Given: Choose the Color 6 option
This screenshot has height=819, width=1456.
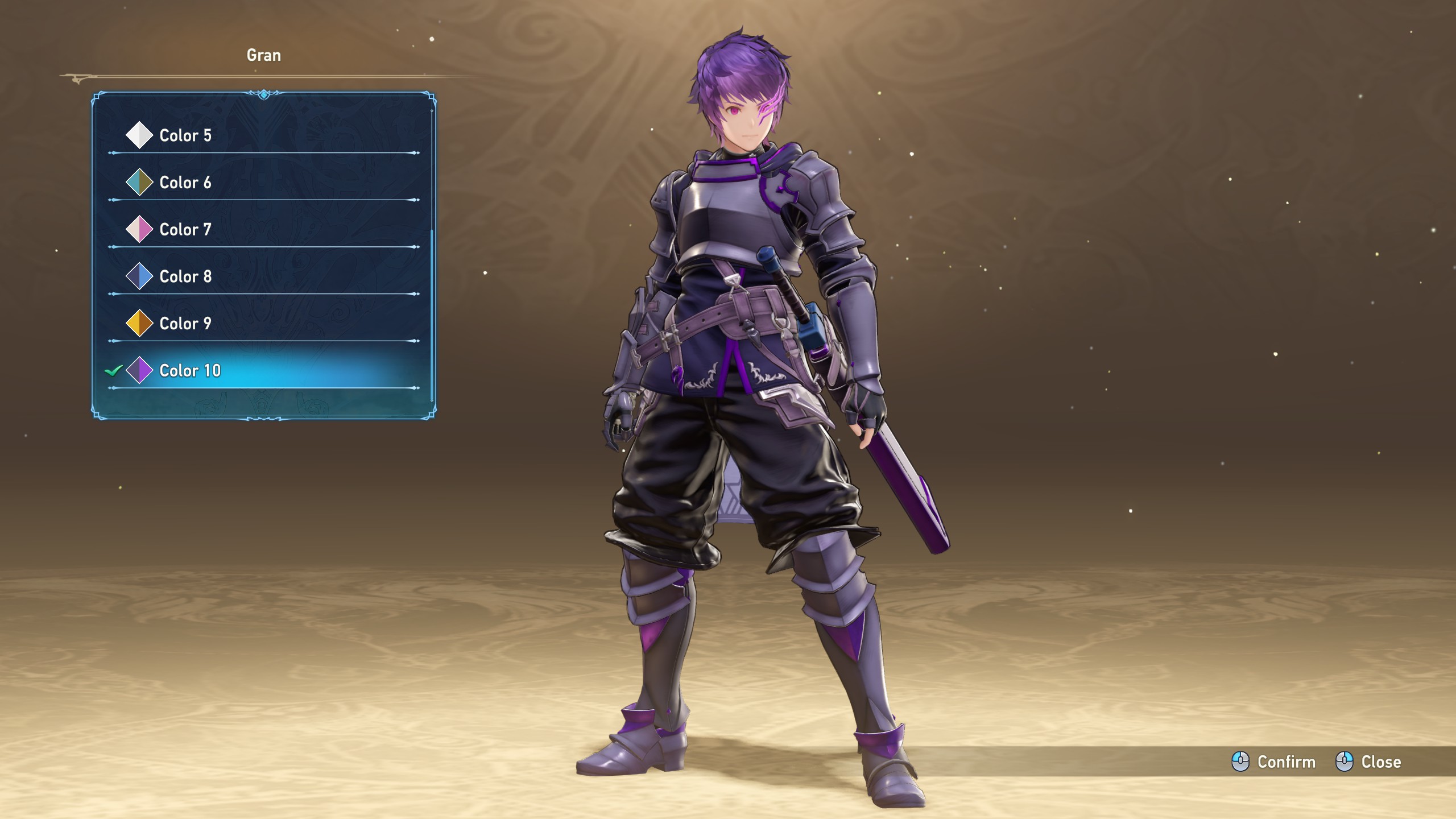Looking at the screenshot, I should pyautogui.click(x=185, y=183).
